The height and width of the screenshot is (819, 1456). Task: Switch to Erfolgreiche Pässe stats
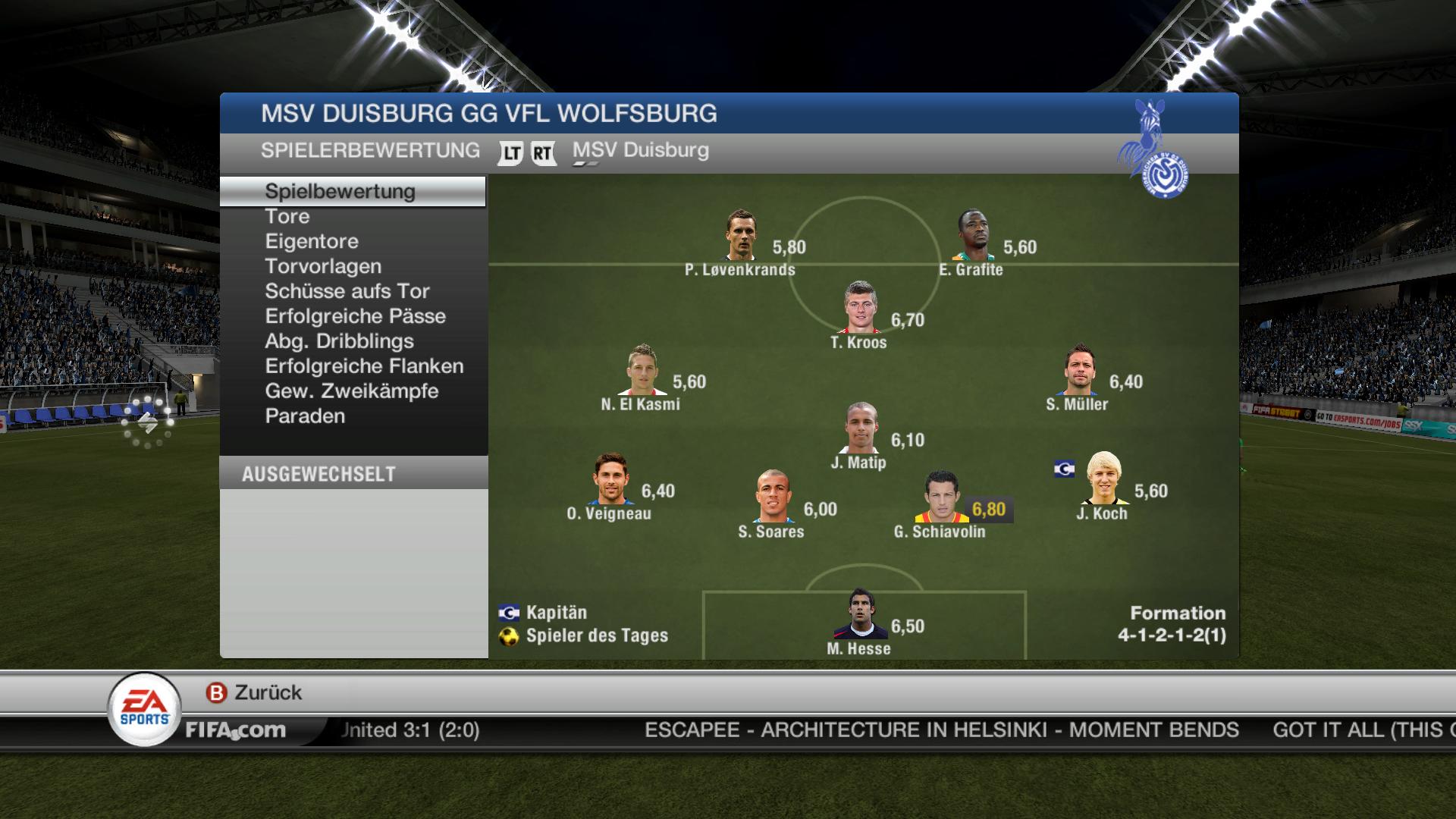pos(355,317)
